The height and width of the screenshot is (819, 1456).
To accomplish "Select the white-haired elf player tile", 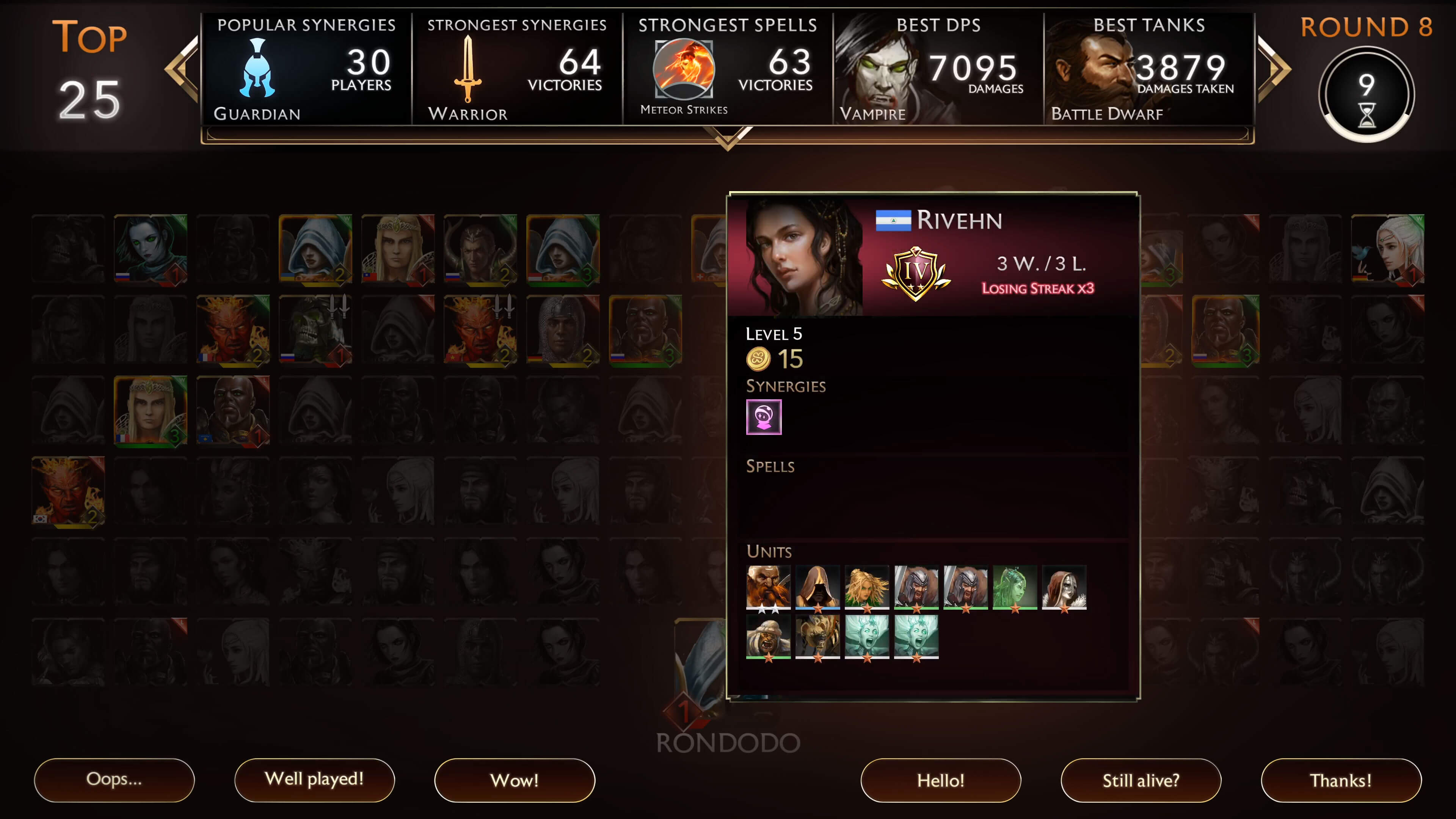I will (x=1387, y=249).
